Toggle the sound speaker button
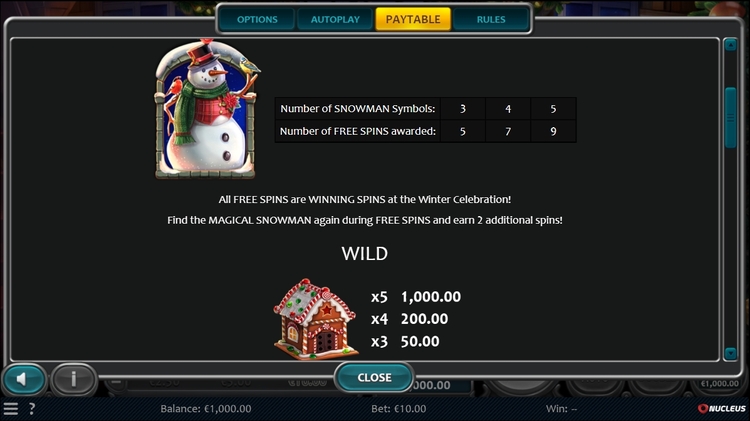750x421 pixels. coord(24,379)
